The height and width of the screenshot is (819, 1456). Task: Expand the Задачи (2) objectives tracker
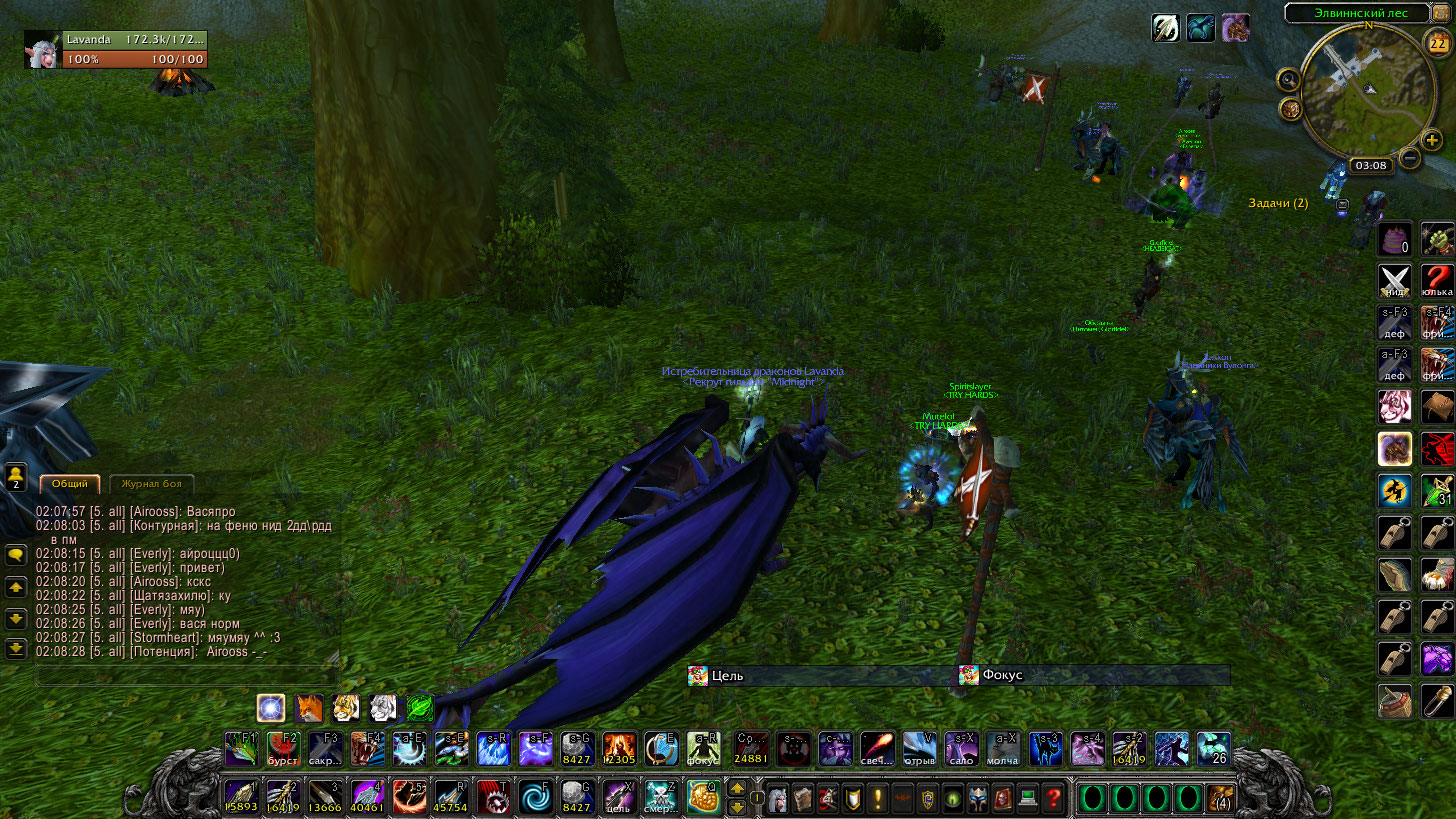click(x=1277, y=203)
